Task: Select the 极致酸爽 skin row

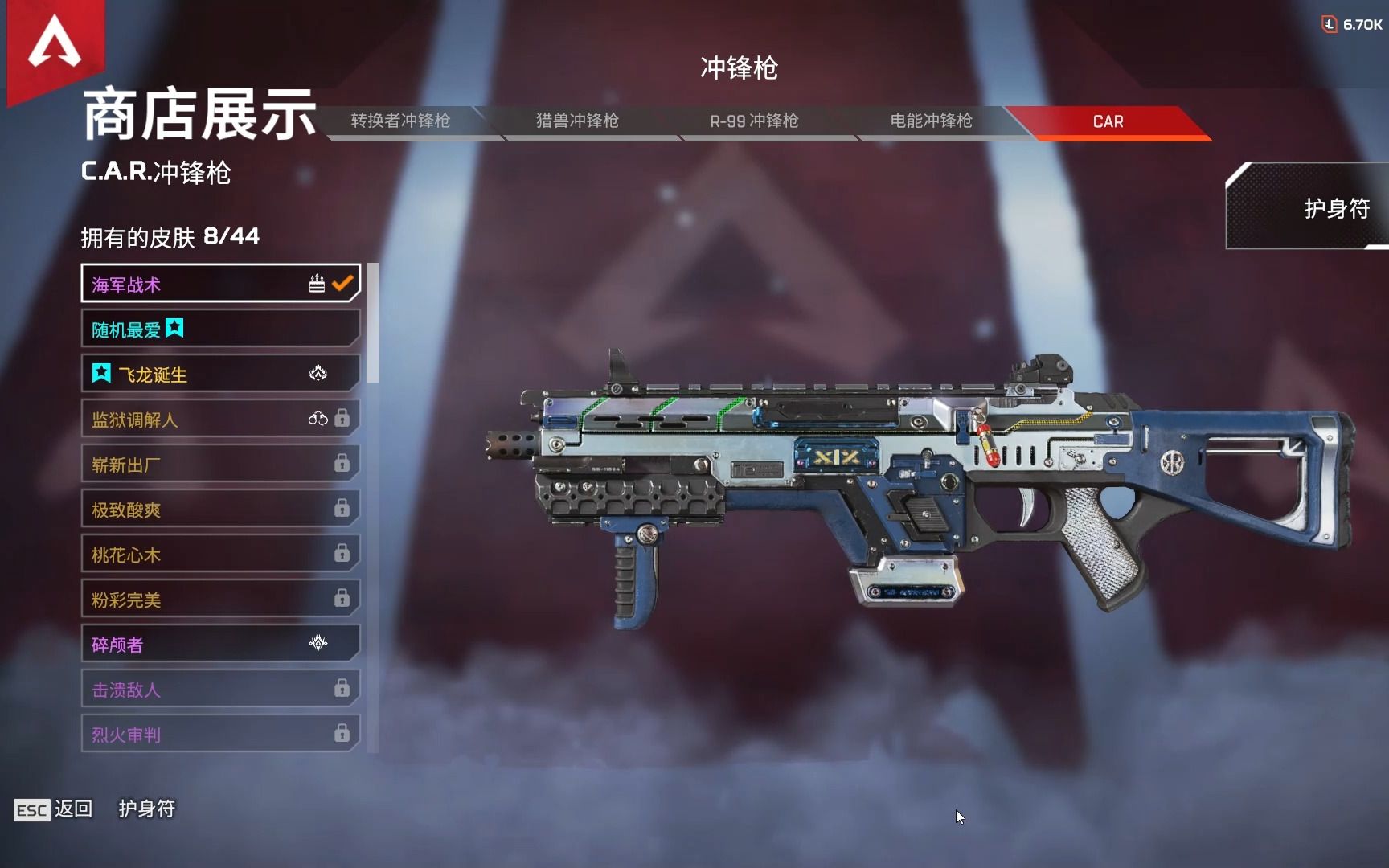Action: point(219,509)
